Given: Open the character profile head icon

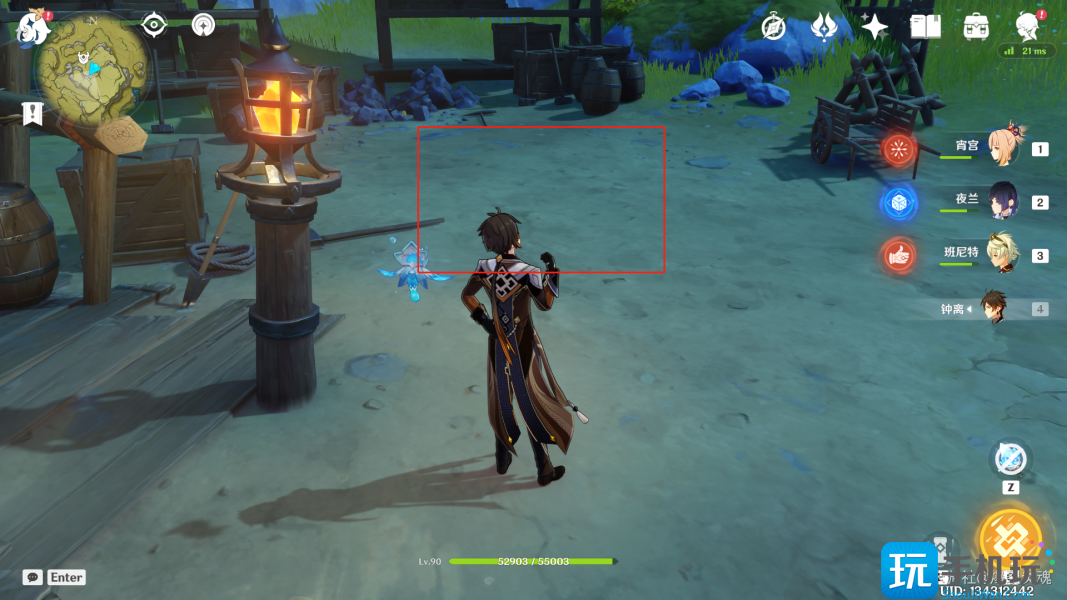Looking at the screenshot, I should (1027, 25).
